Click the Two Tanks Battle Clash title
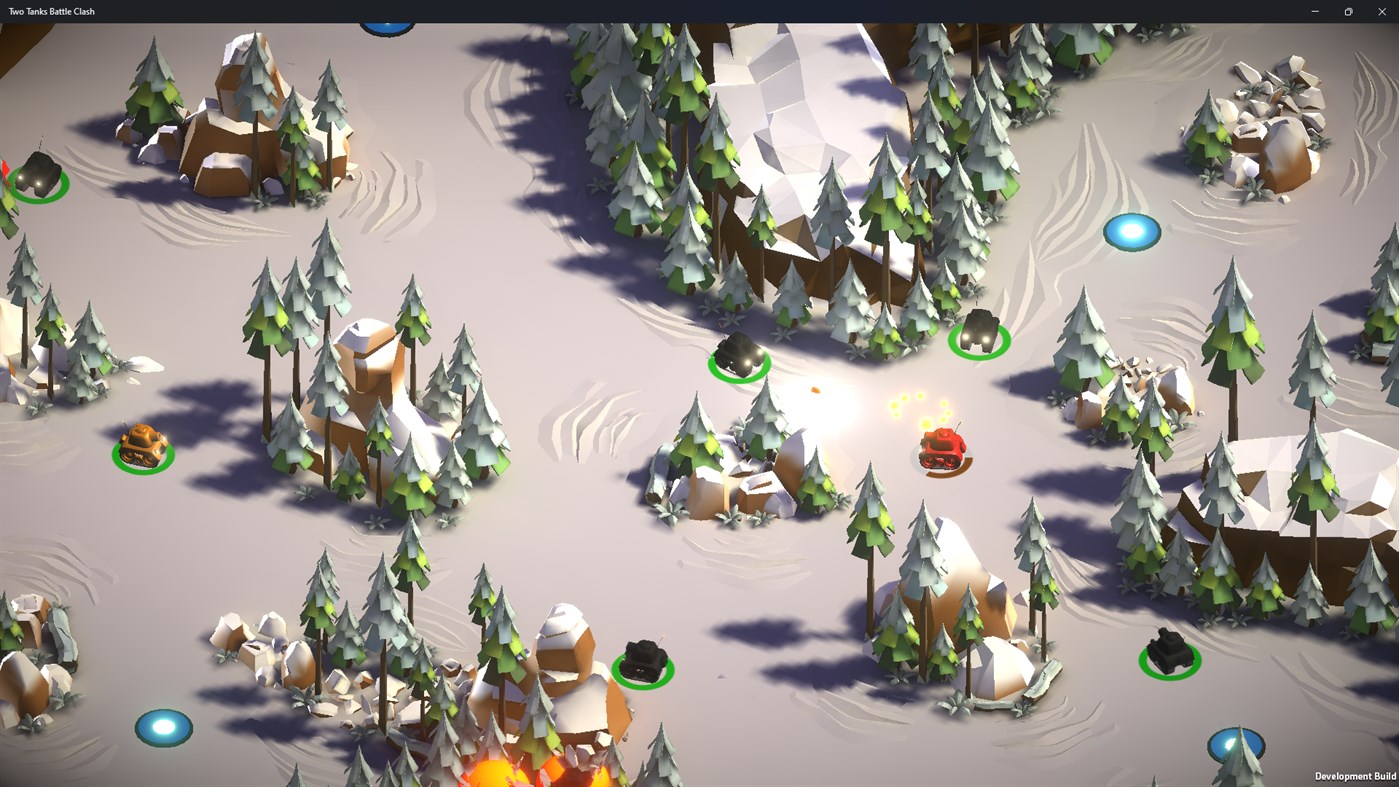The image size is (1399, 787). pyautogui.click(x=51, y=11)
